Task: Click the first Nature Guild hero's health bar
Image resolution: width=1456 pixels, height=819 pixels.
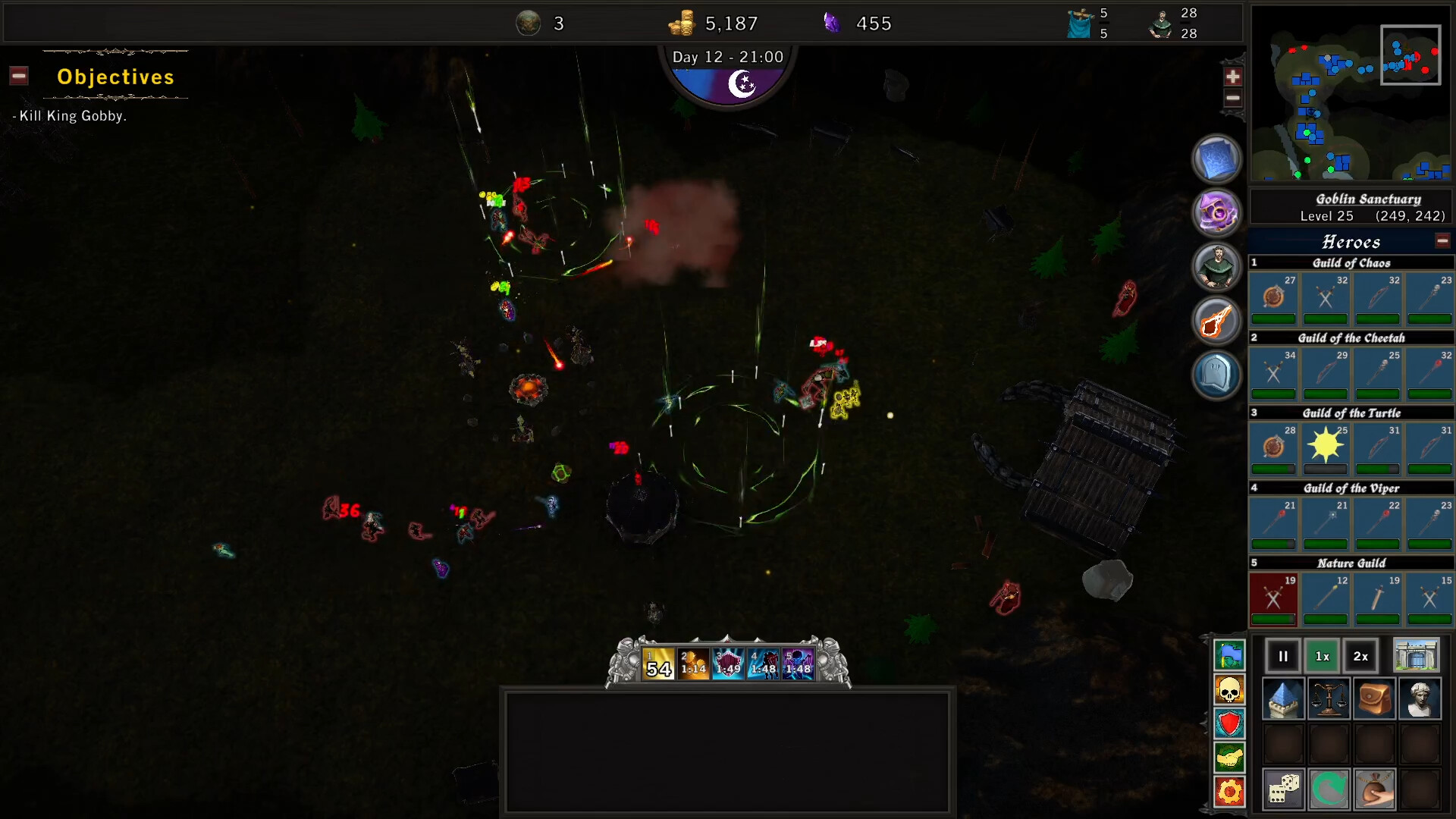Action: click(1274, 620)
